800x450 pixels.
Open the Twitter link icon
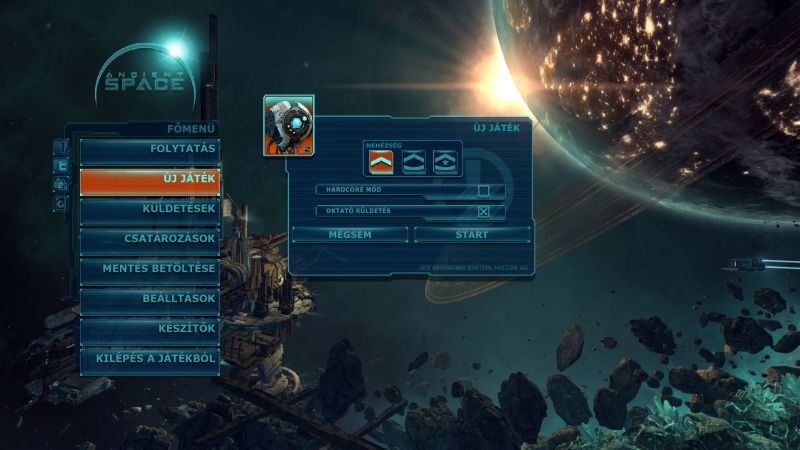click(61, 166)
